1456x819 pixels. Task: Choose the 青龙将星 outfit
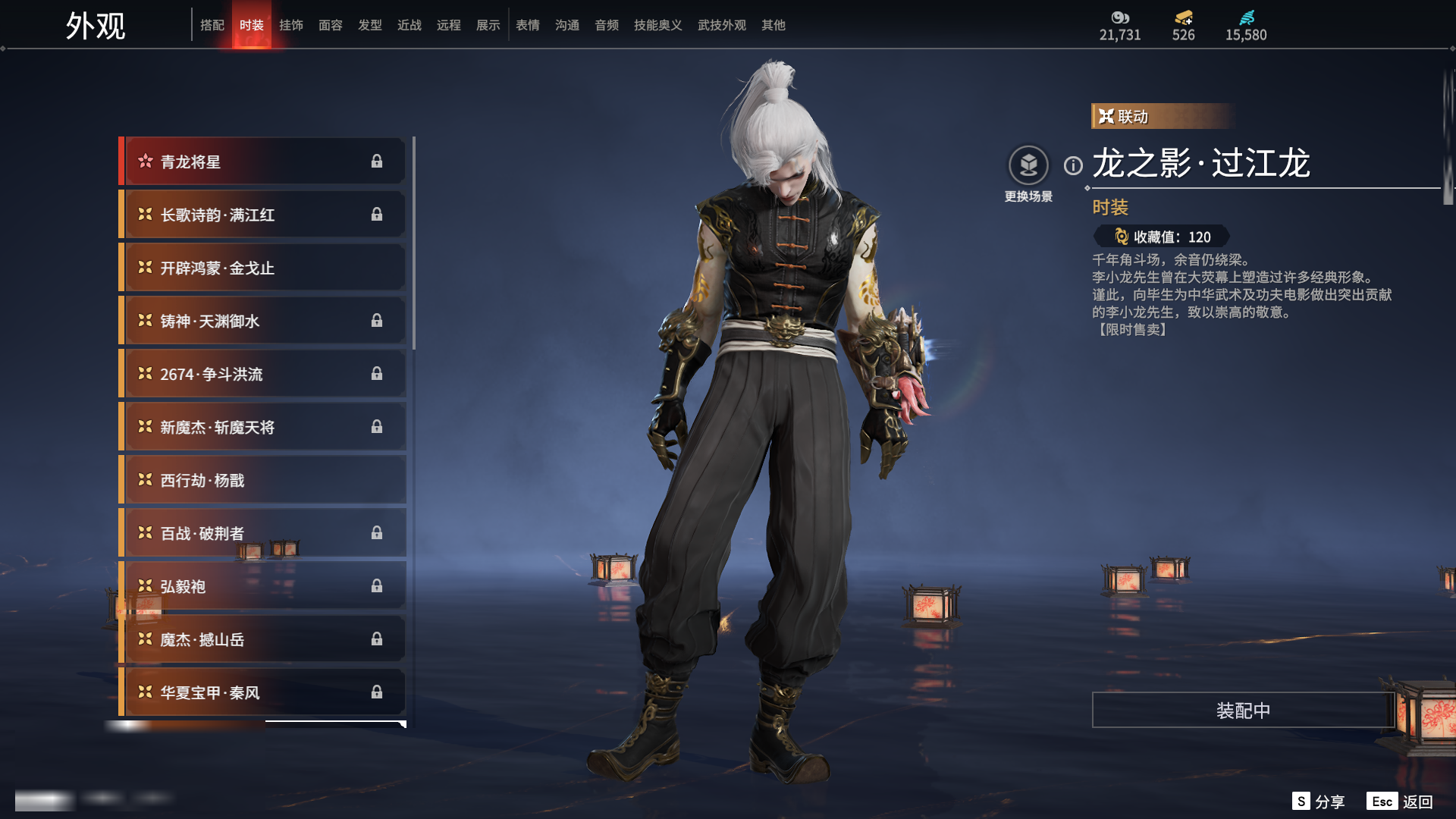click(x=262, y=162)
